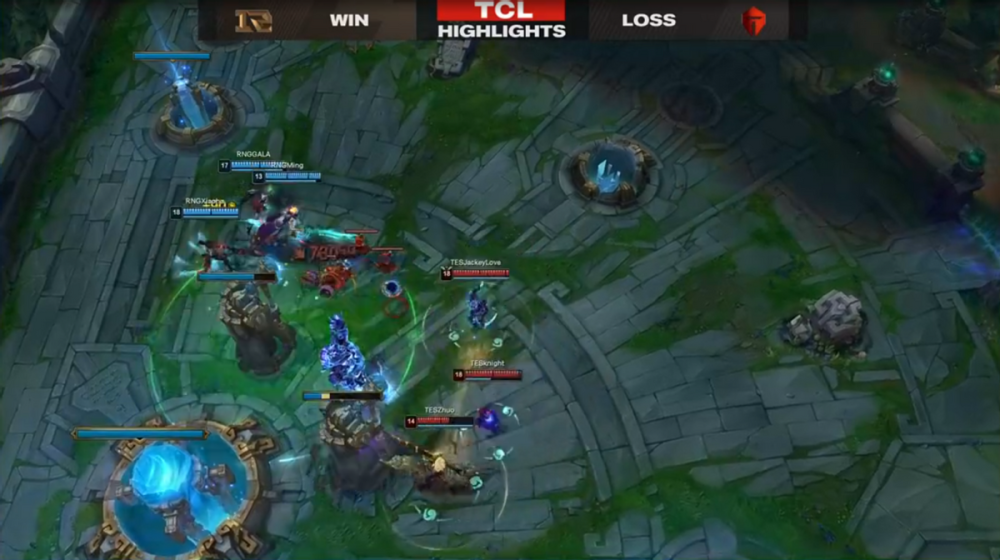Select the red TES team logo

(x=753, y=21)
